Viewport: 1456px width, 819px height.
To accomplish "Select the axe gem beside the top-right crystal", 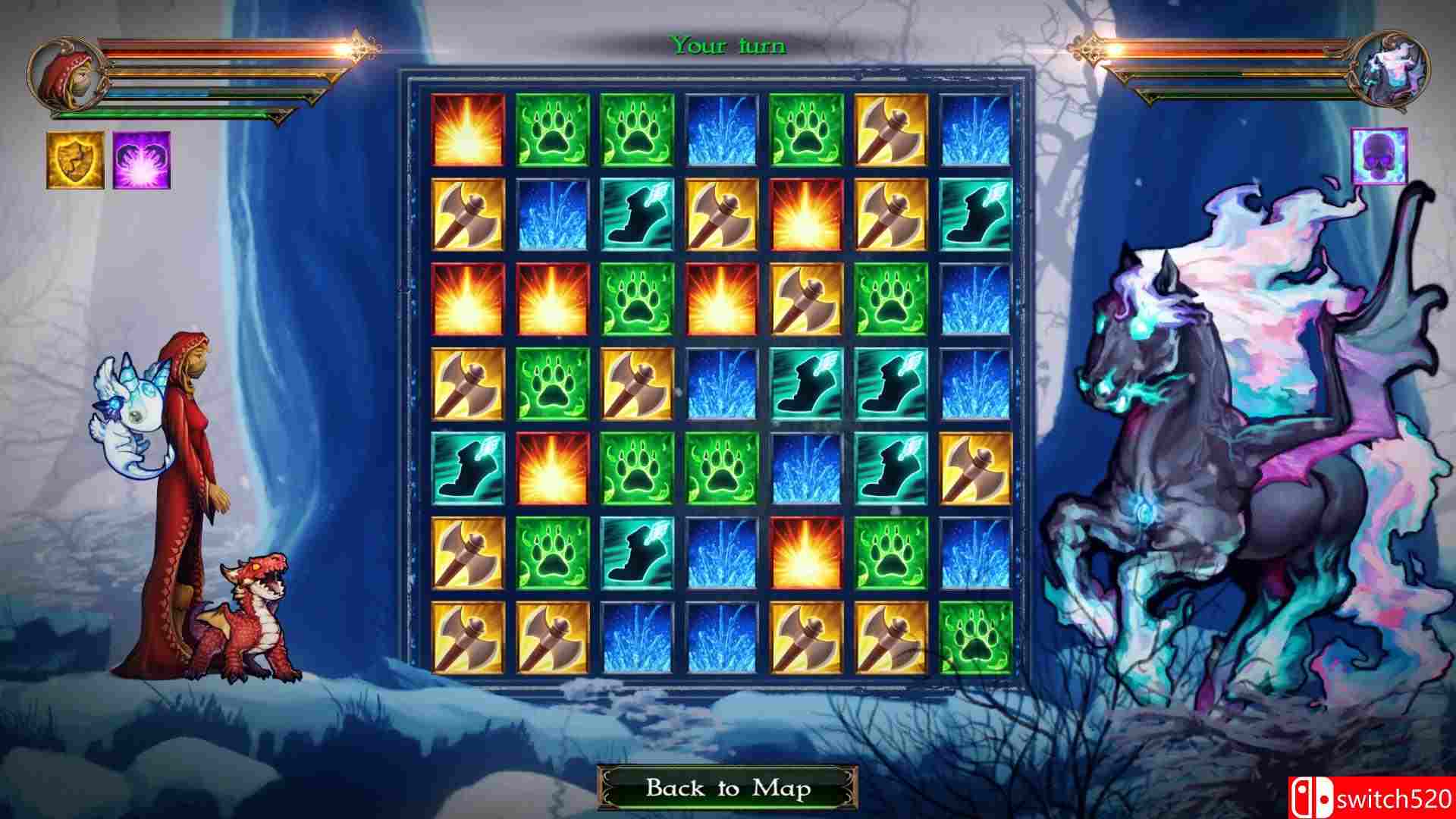I will click(x=891, y=129).
